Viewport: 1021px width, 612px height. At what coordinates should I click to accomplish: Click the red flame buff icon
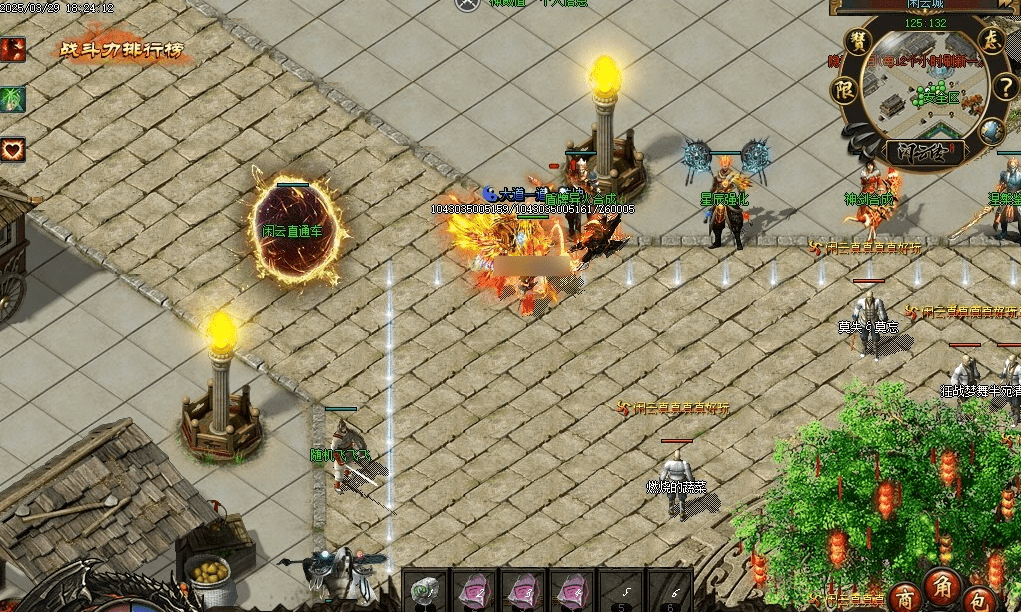click(x=13, y=49)
